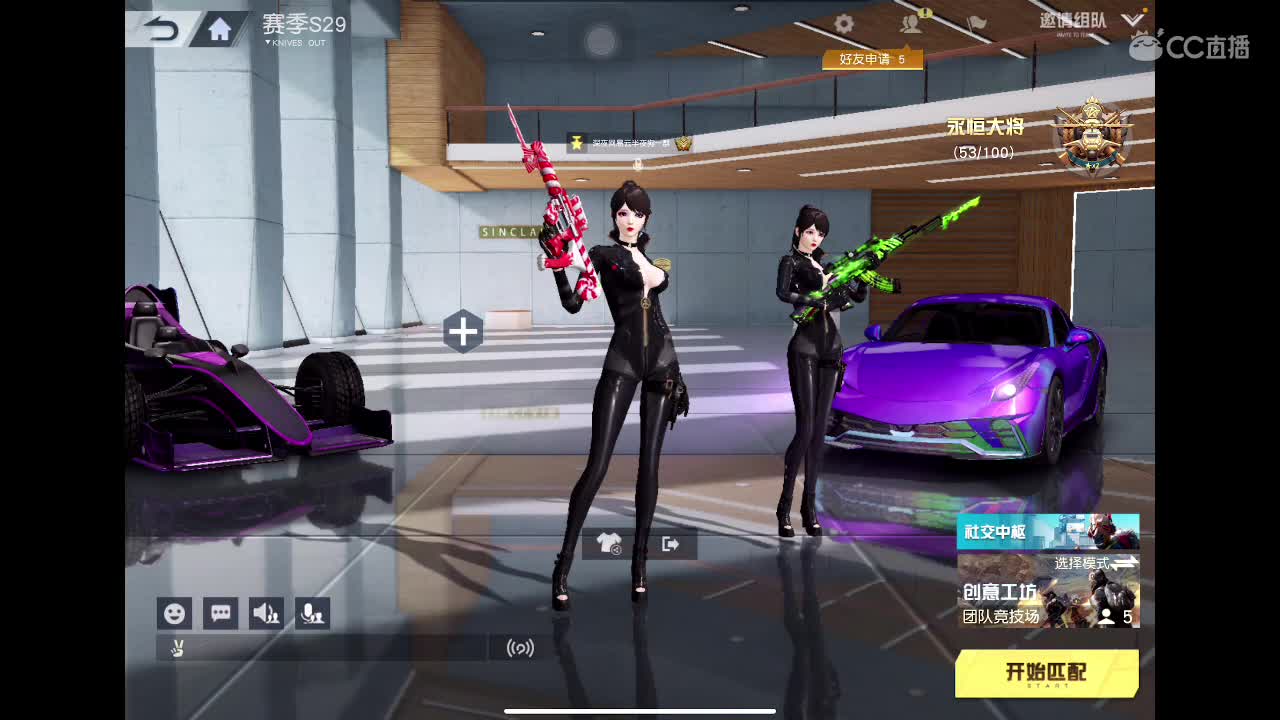Screen dimensions: 1280x720
Task: Open the emoji expression panel
Action: [x=174, y=613]
